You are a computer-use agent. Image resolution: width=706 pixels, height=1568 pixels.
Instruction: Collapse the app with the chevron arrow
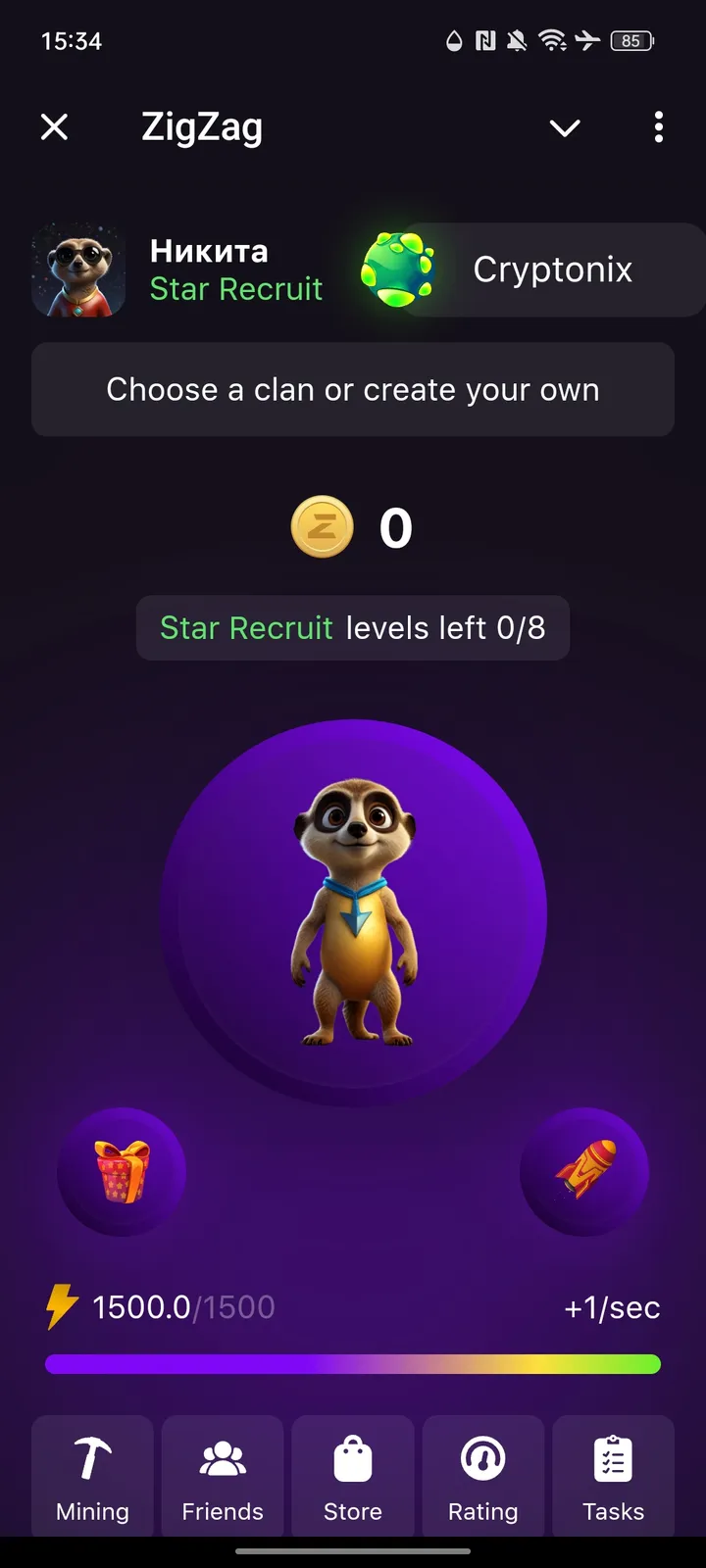pyautogui.click(x=565, y=127)
